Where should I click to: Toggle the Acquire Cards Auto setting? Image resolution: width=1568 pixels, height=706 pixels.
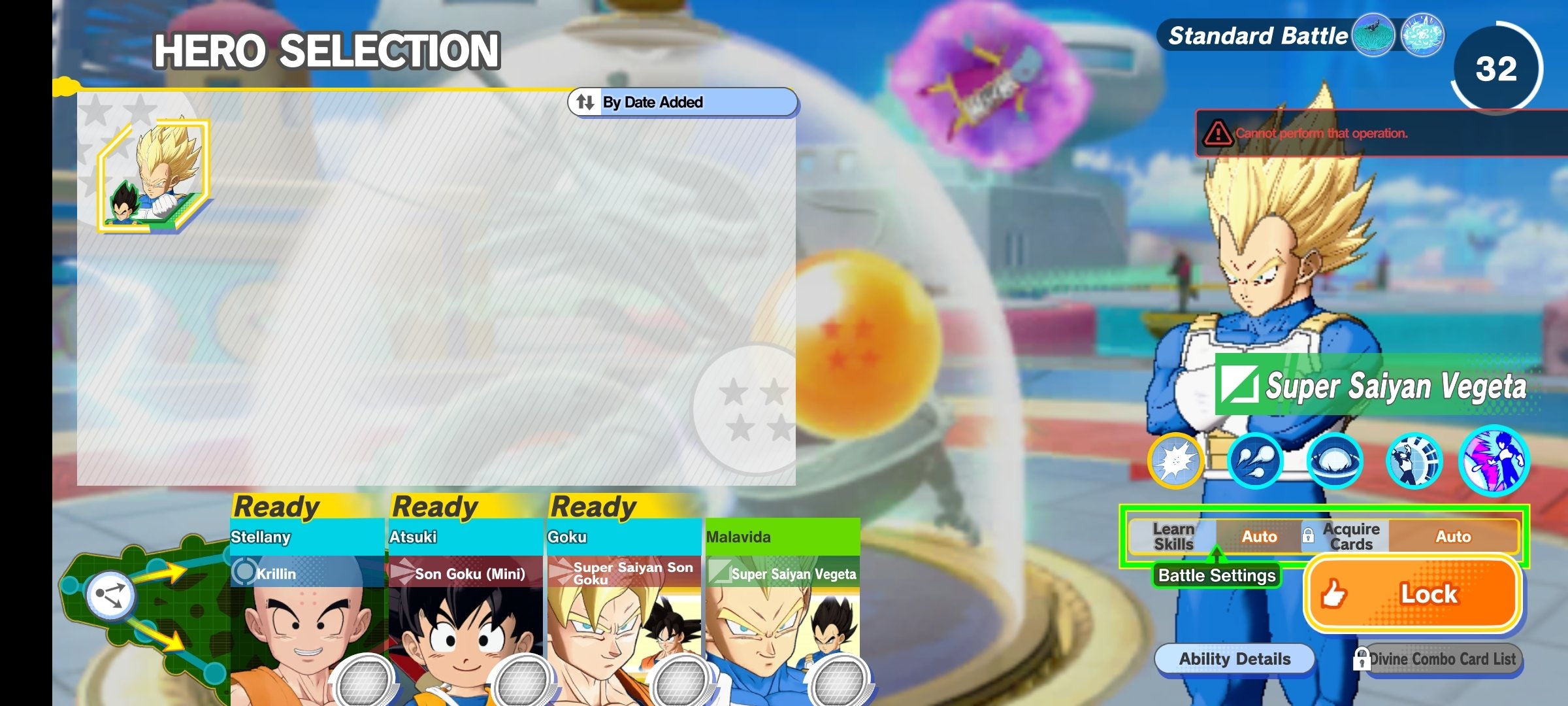coord(1452,537)
